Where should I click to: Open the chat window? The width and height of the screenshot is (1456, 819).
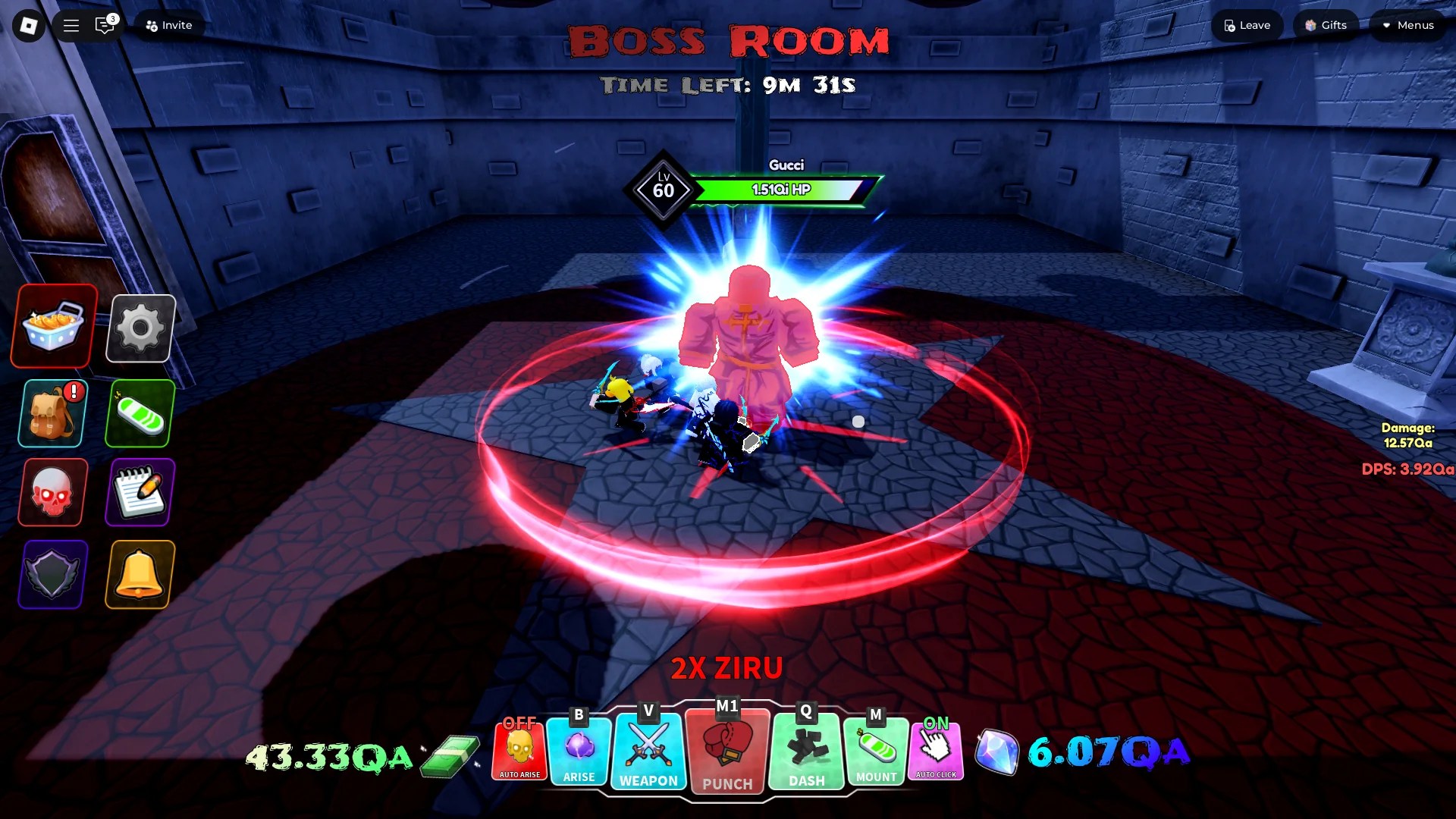pos(105,25)
